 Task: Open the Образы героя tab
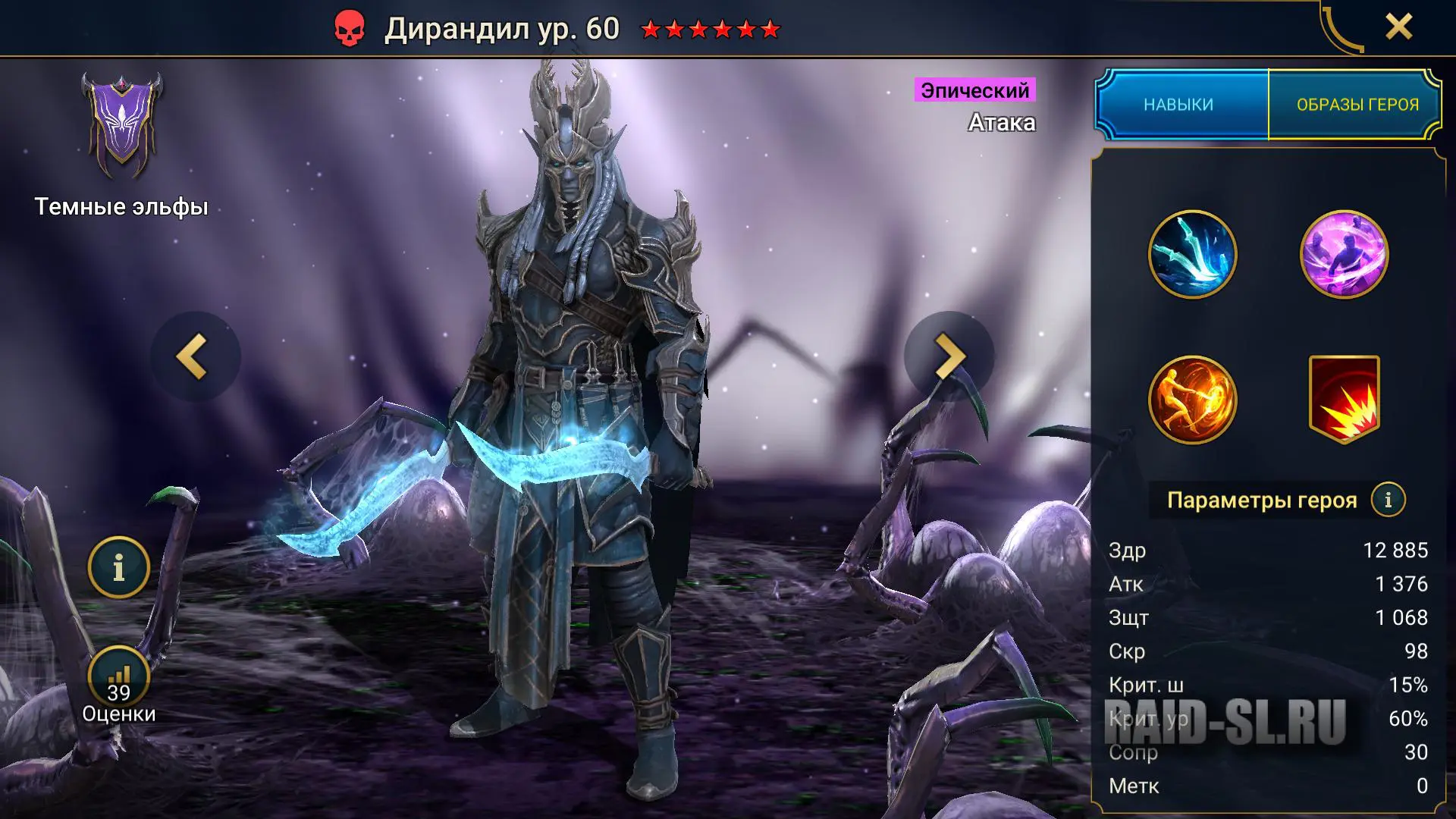1357,105
